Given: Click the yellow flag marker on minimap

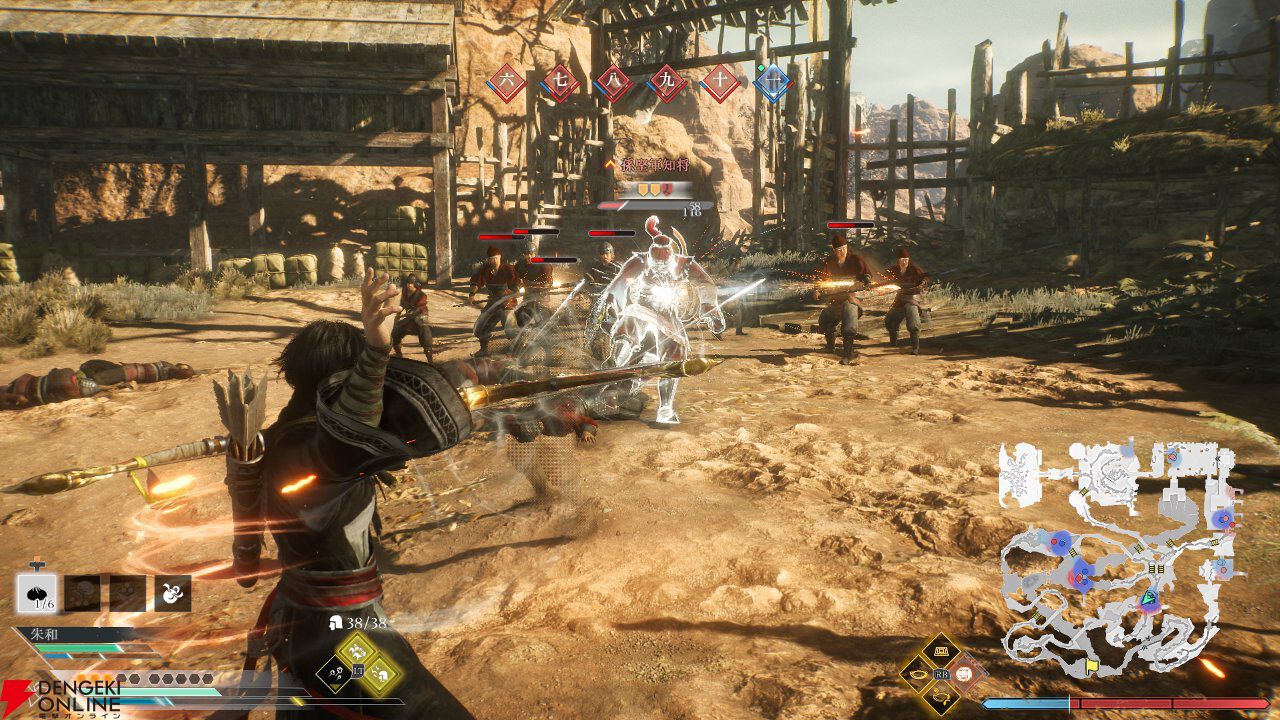Looking at the screenshot, I should (1091, 664).
